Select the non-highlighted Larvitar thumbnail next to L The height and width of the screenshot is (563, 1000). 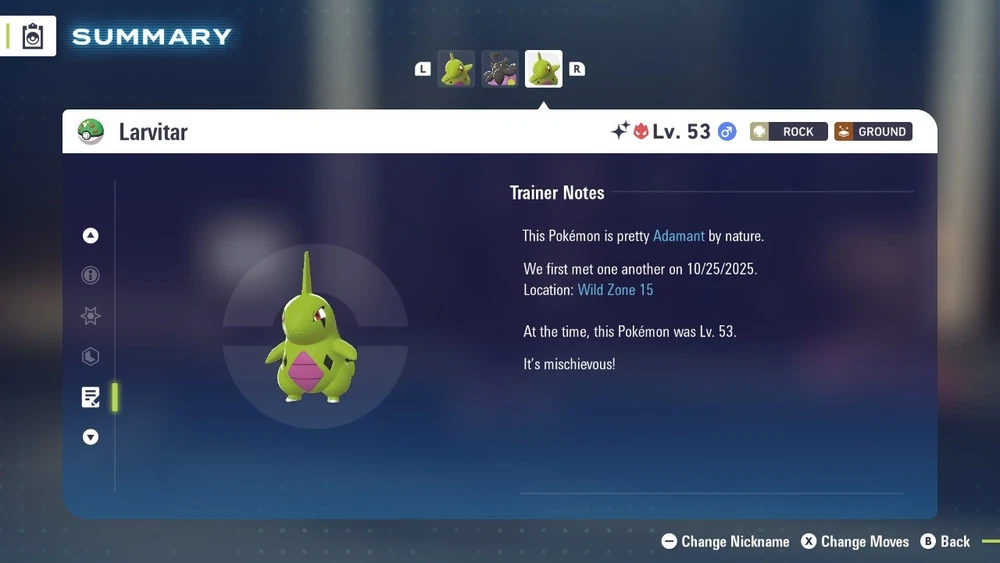tap(456, 69)
